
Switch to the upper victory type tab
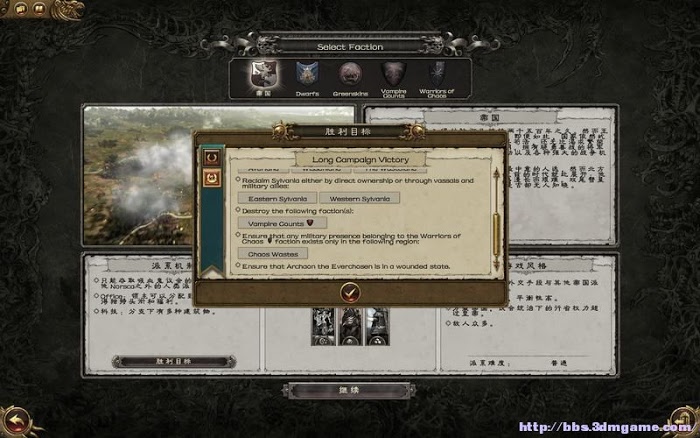(211, 157)
